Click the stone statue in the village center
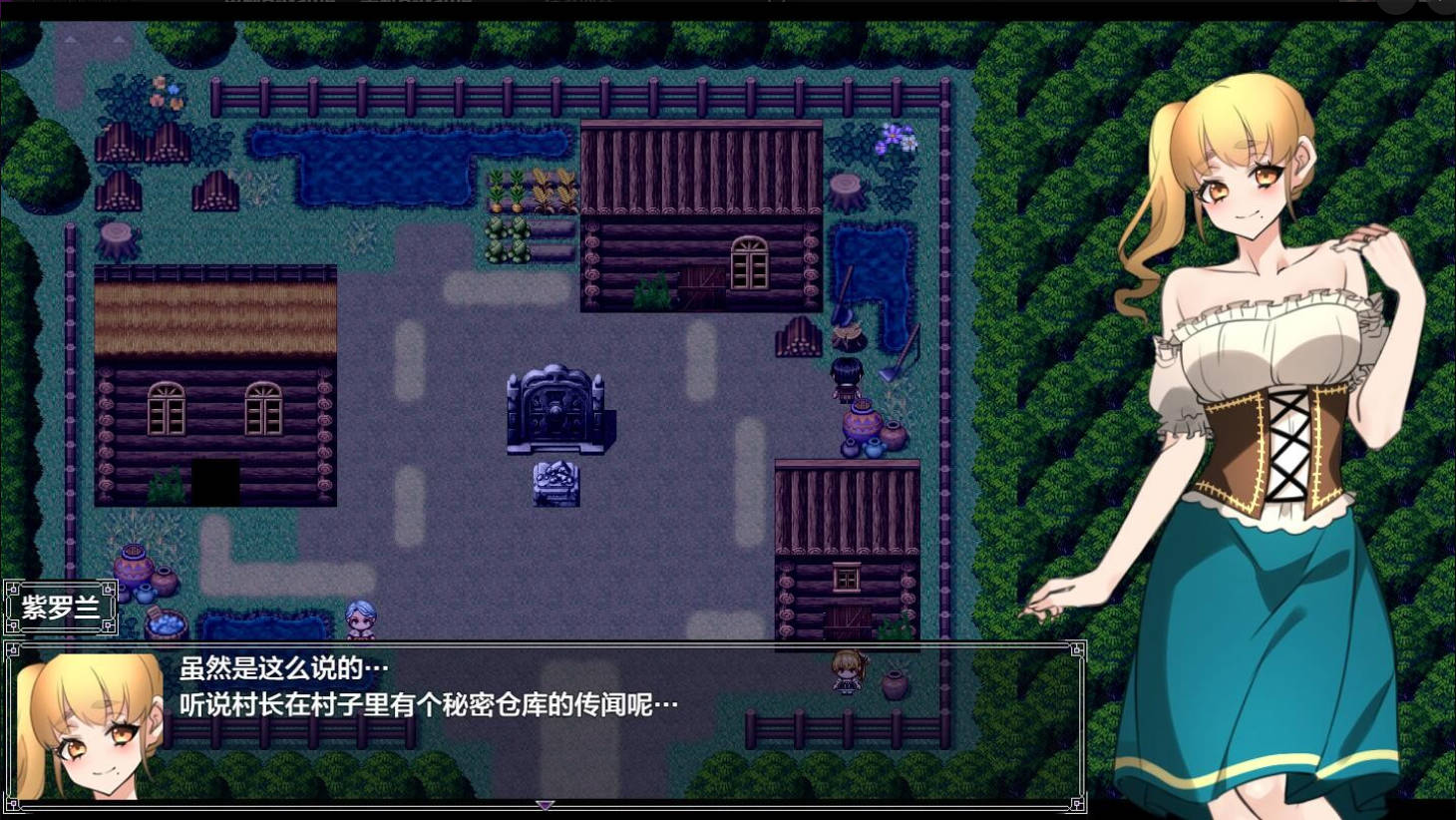The image size is (1456, 820). tap(558, 409)
